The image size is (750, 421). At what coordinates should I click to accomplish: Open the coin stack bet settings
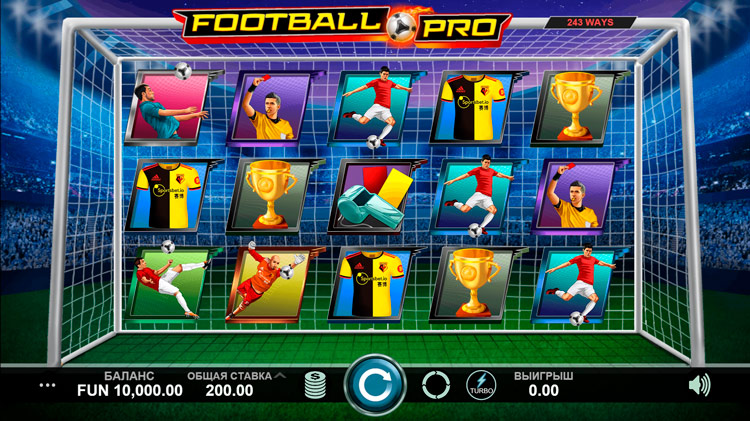(316, 385)
